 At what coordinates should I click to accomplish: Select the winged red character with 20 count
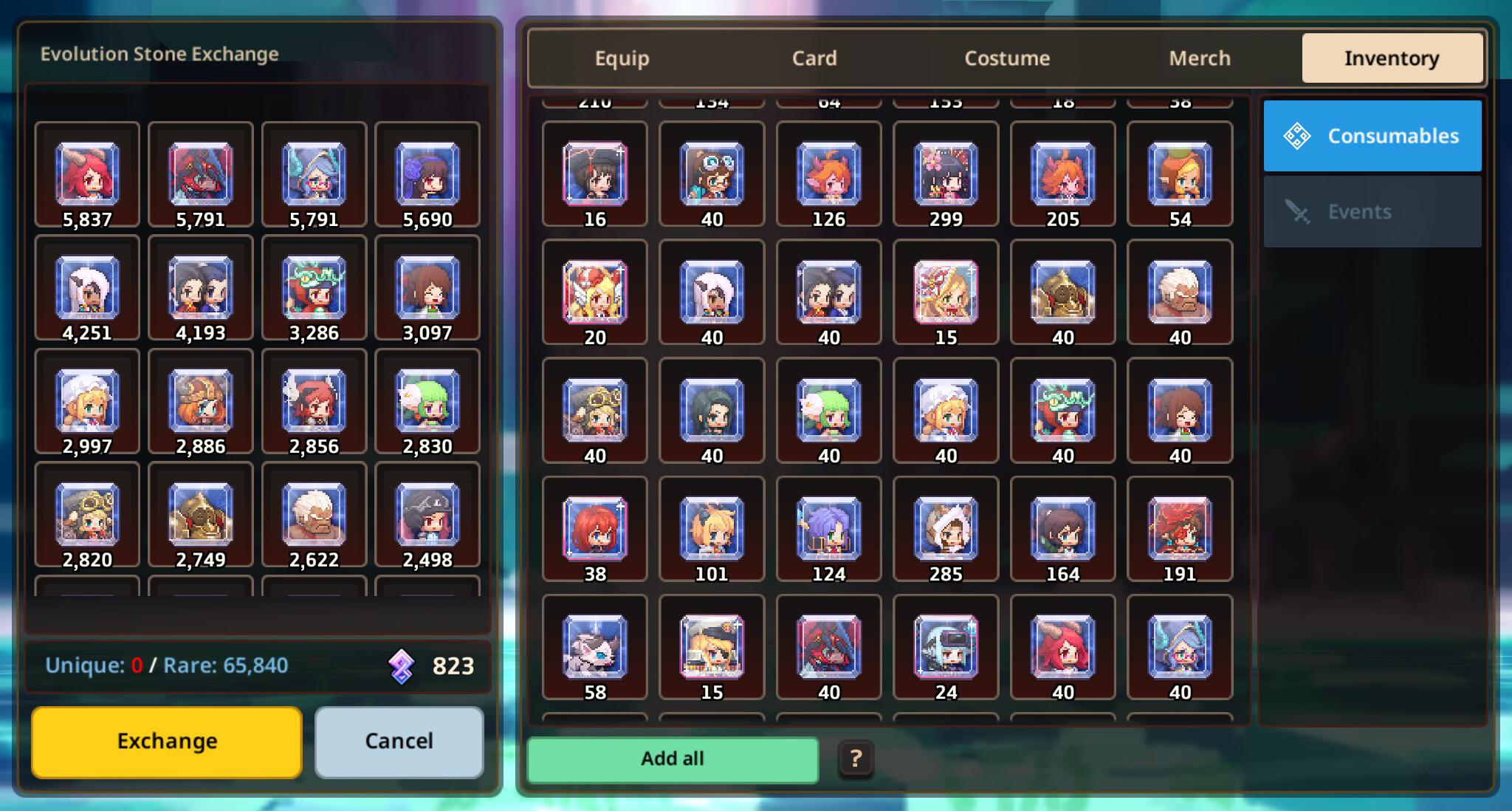[595, 293]
